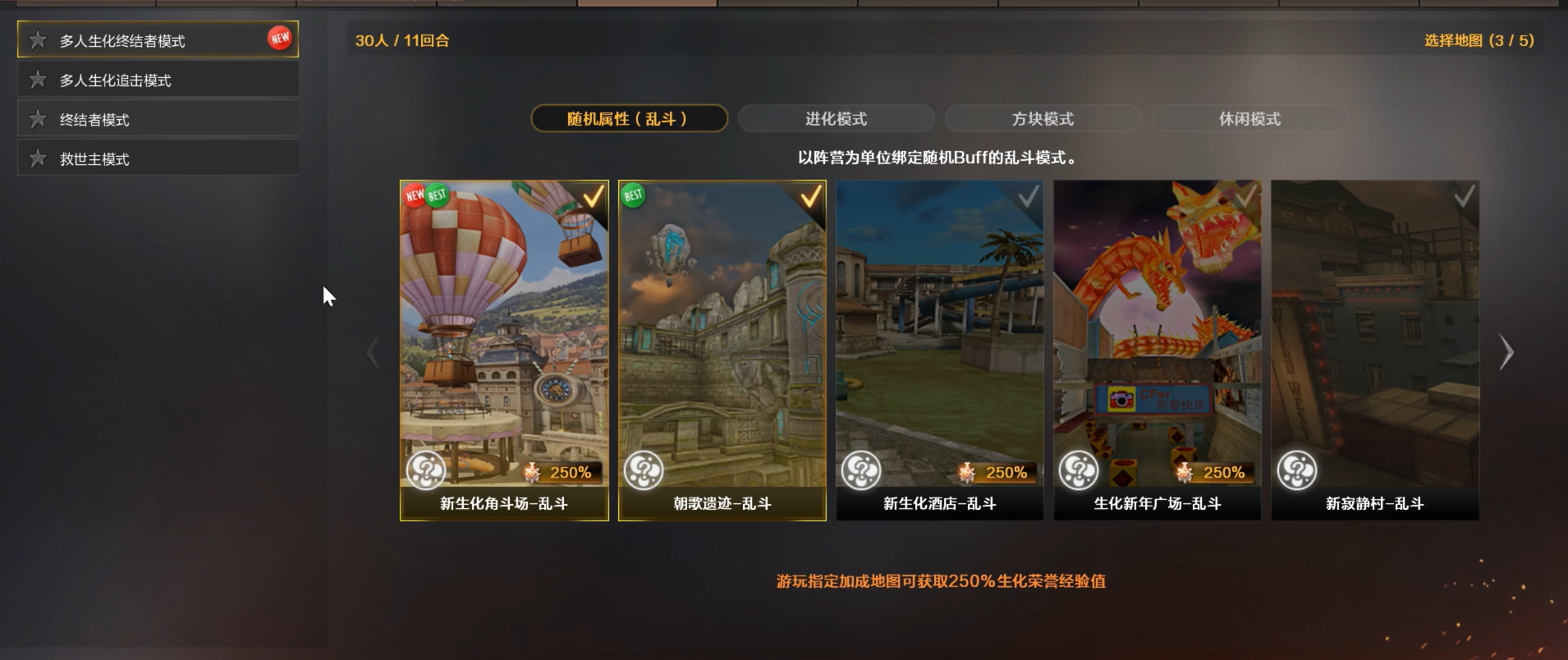The image size is (1568, 660).
Task: Click the preview icon on 新生化酒店-乱斗 map
Action: click(x=861, y=470)
